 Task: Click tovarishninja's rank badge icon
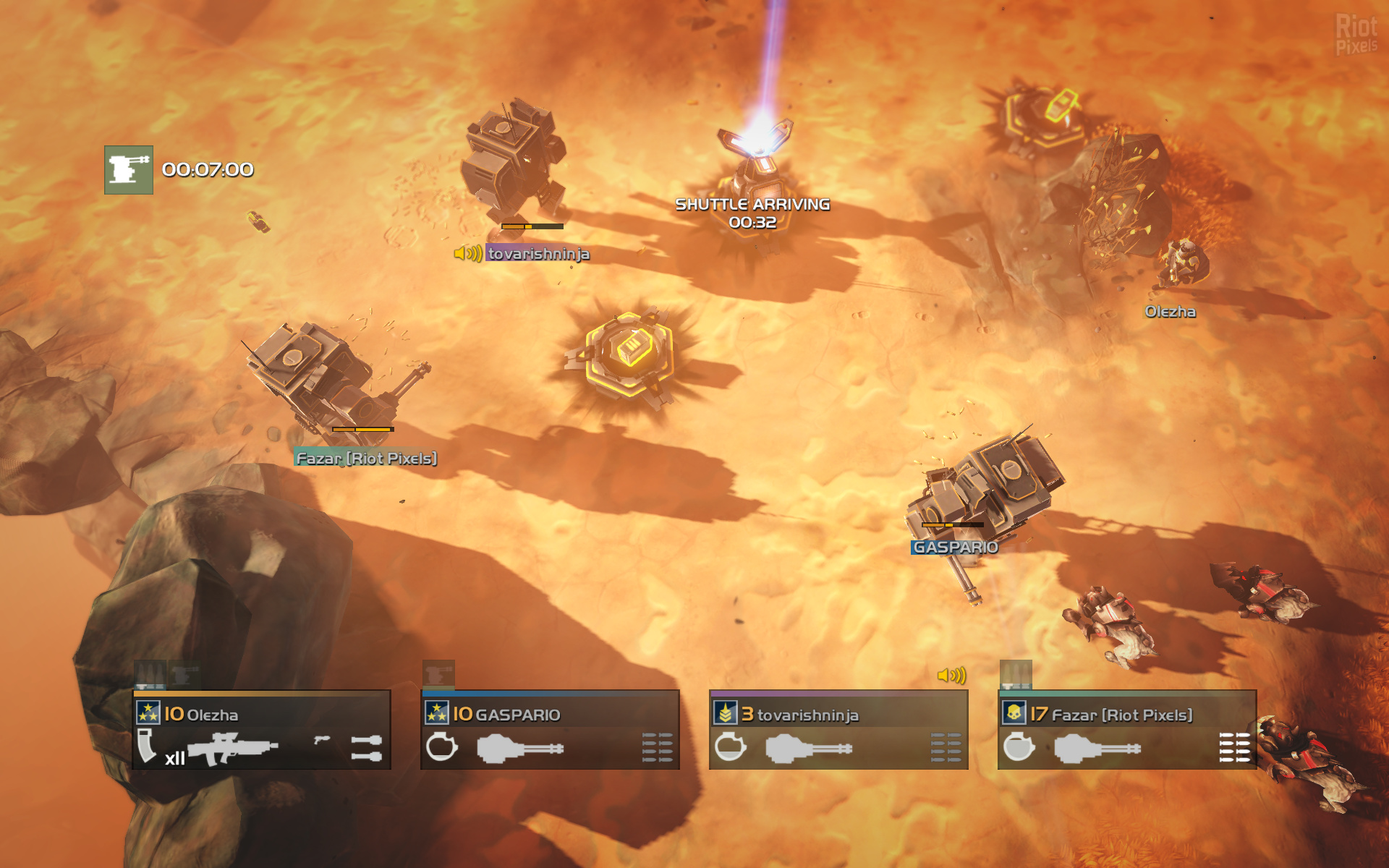coord(725,713)
